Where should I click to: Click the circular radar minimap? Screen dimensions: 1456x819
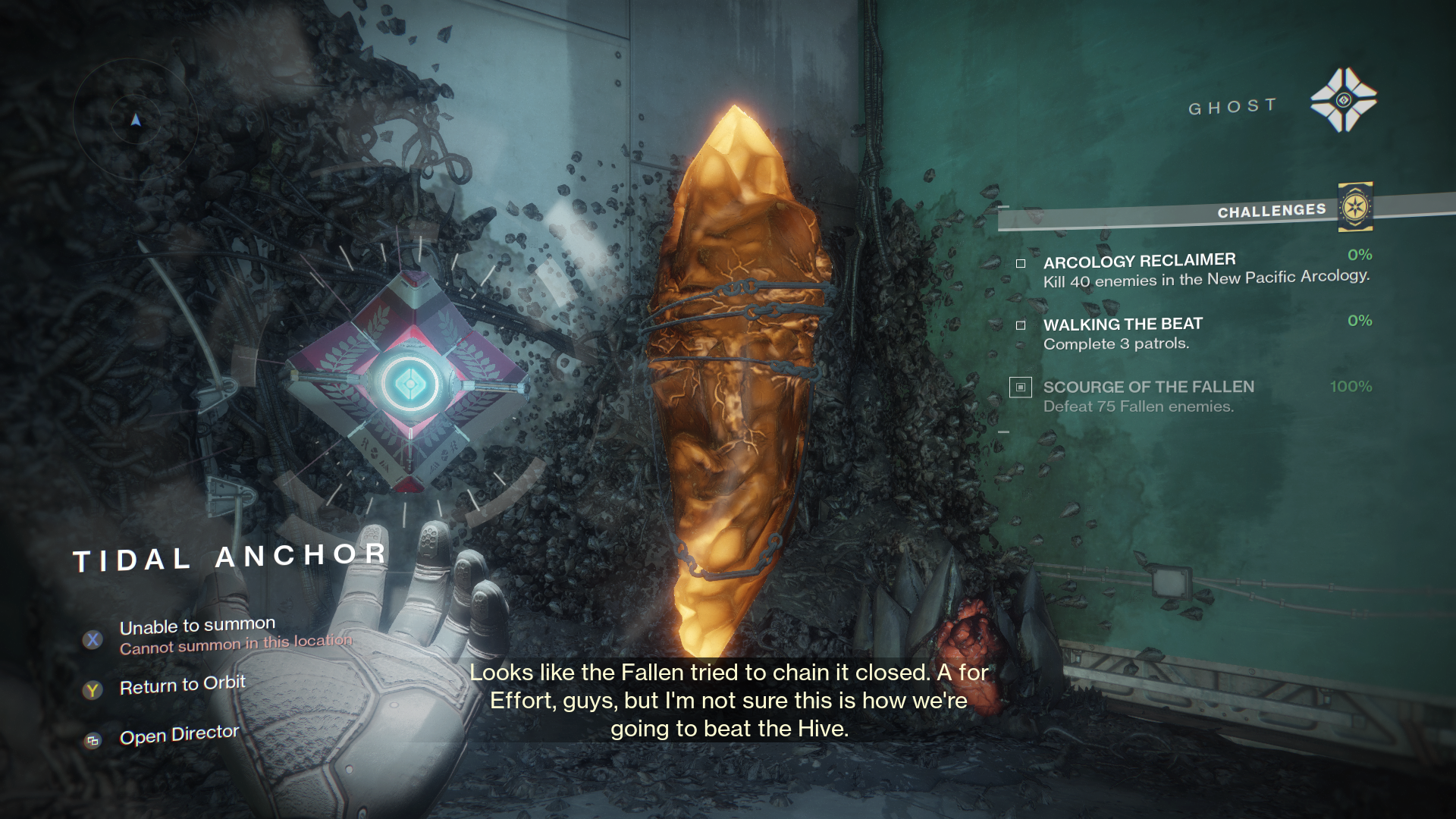[x=136, y=119]
